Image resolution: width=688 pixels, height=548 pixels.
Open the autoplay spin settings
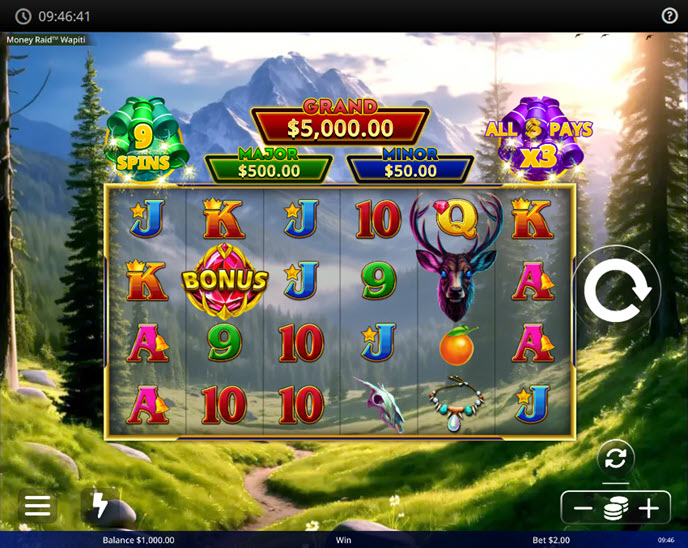[x=616, y=459]
